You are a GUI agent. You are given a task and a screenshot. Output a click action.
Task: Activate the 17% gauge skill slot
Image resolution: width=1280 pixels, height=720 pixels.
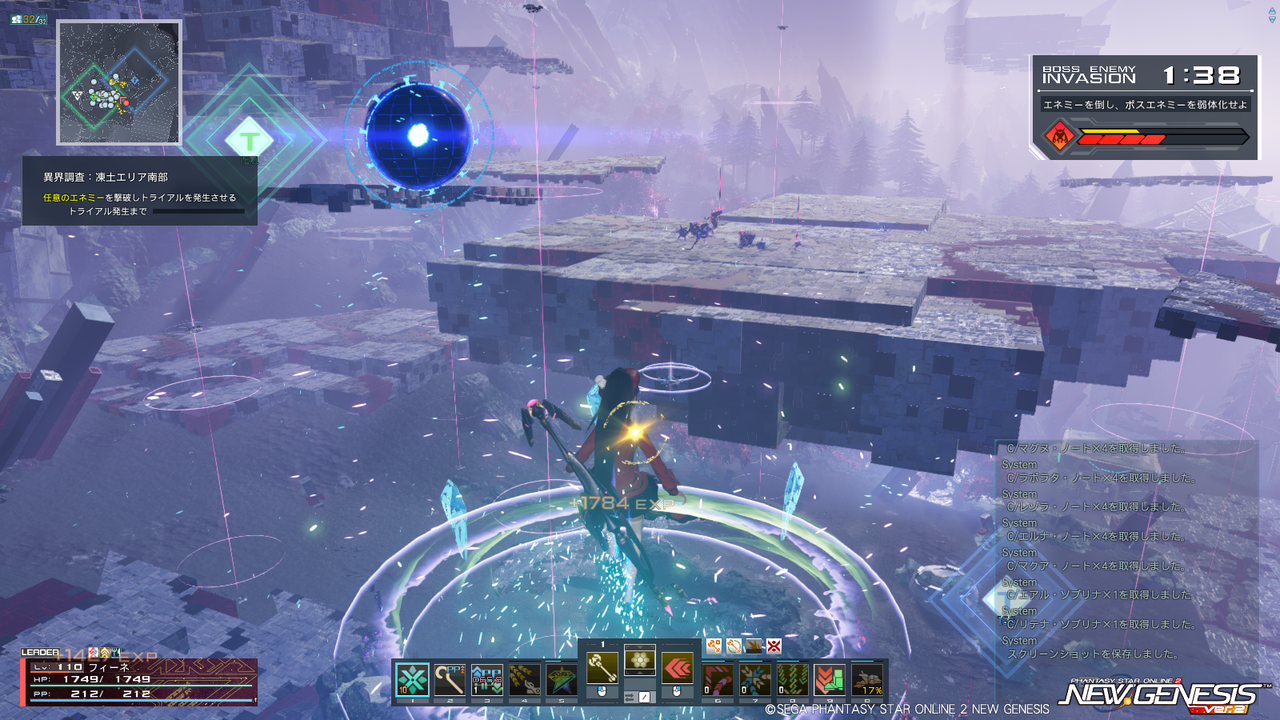[867, 679]
